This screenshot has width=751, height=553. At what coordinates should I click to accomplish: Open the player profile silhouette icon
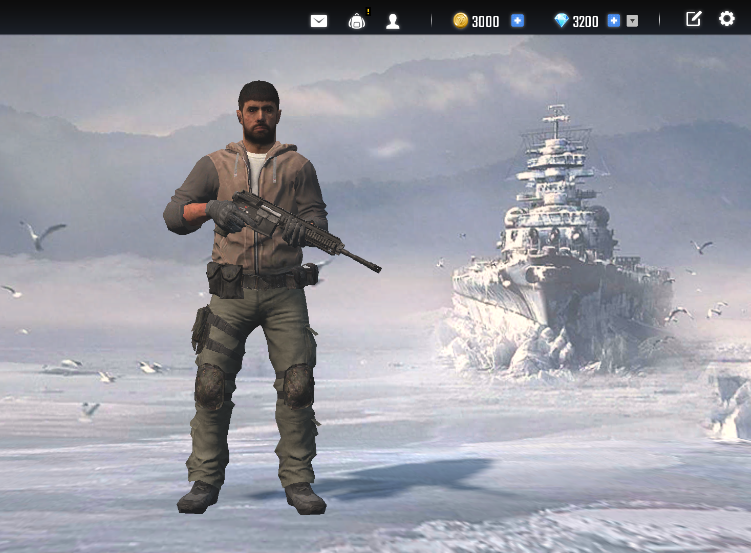[x=393, y=21]
